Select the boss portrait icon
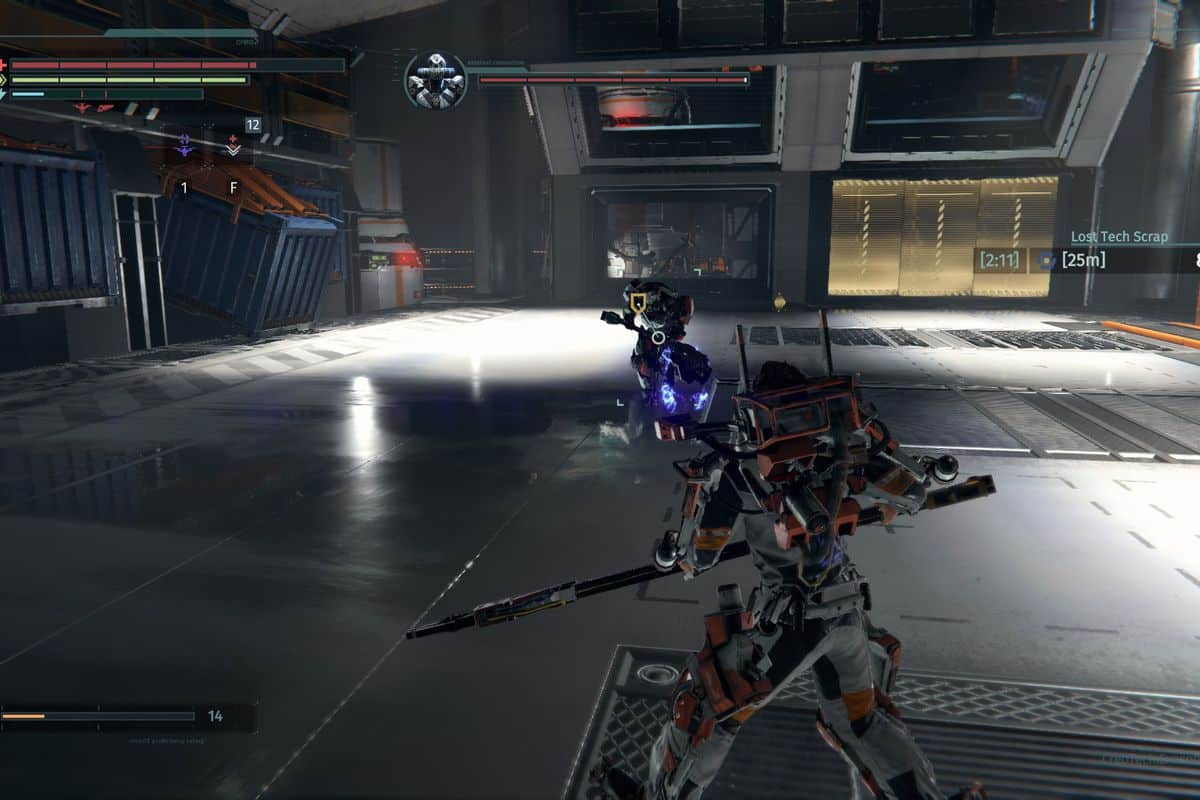 (x=436, y=81)
